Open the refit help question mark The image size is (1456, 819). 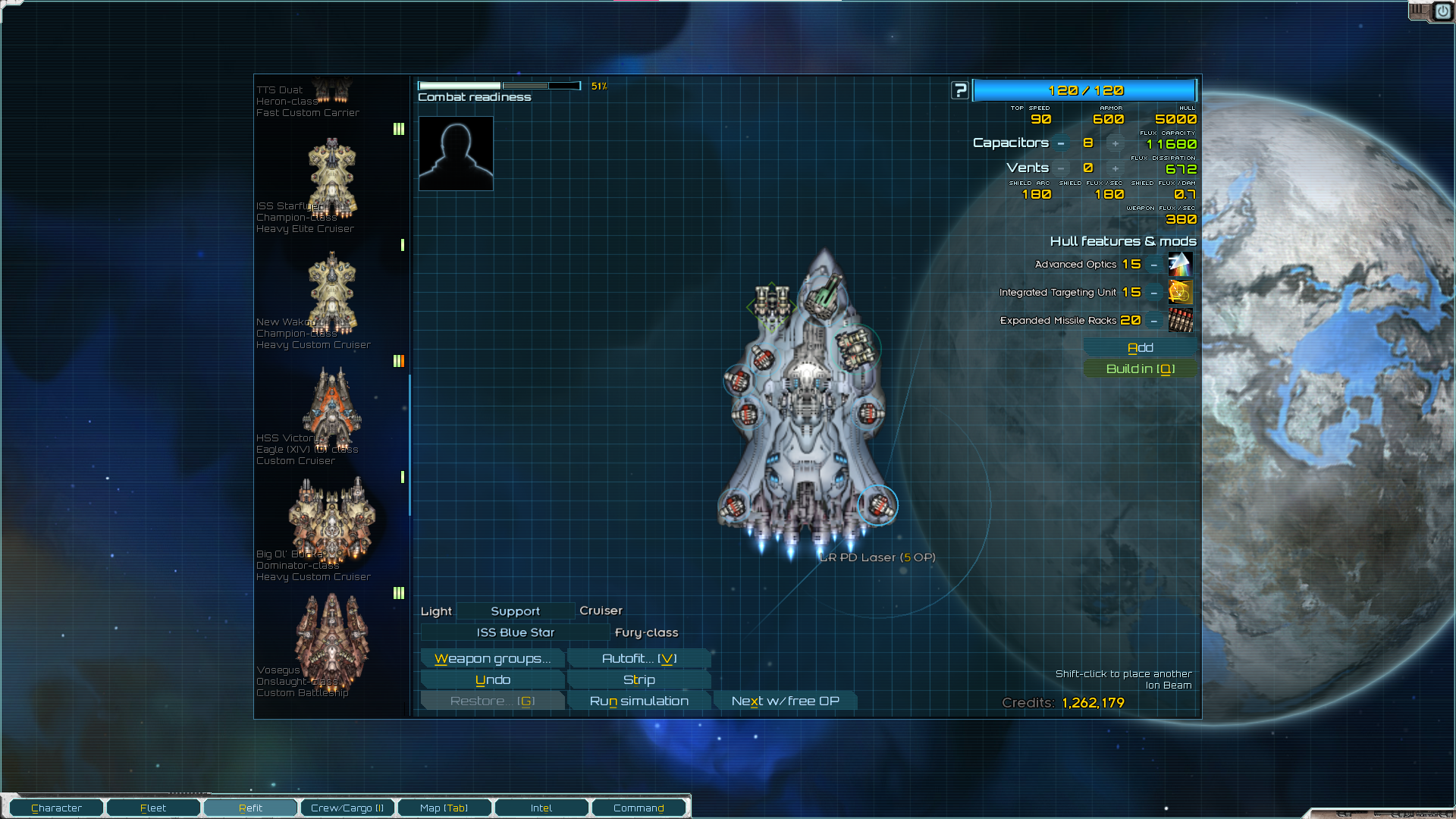pos(960,90)
